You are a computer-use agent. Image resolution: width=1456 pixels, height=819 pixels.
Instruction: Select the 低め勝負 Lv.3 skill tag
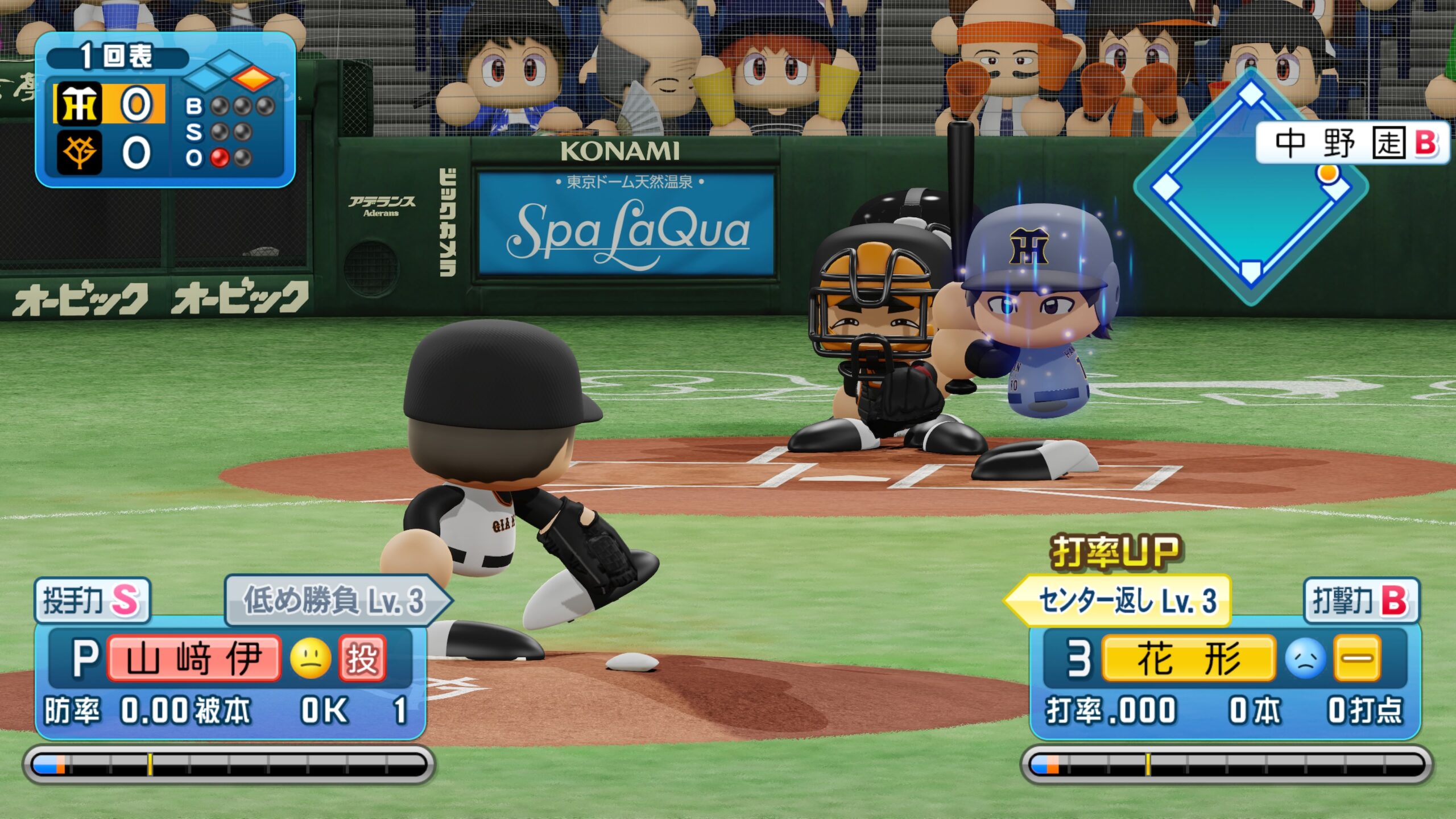click(336, 600)
